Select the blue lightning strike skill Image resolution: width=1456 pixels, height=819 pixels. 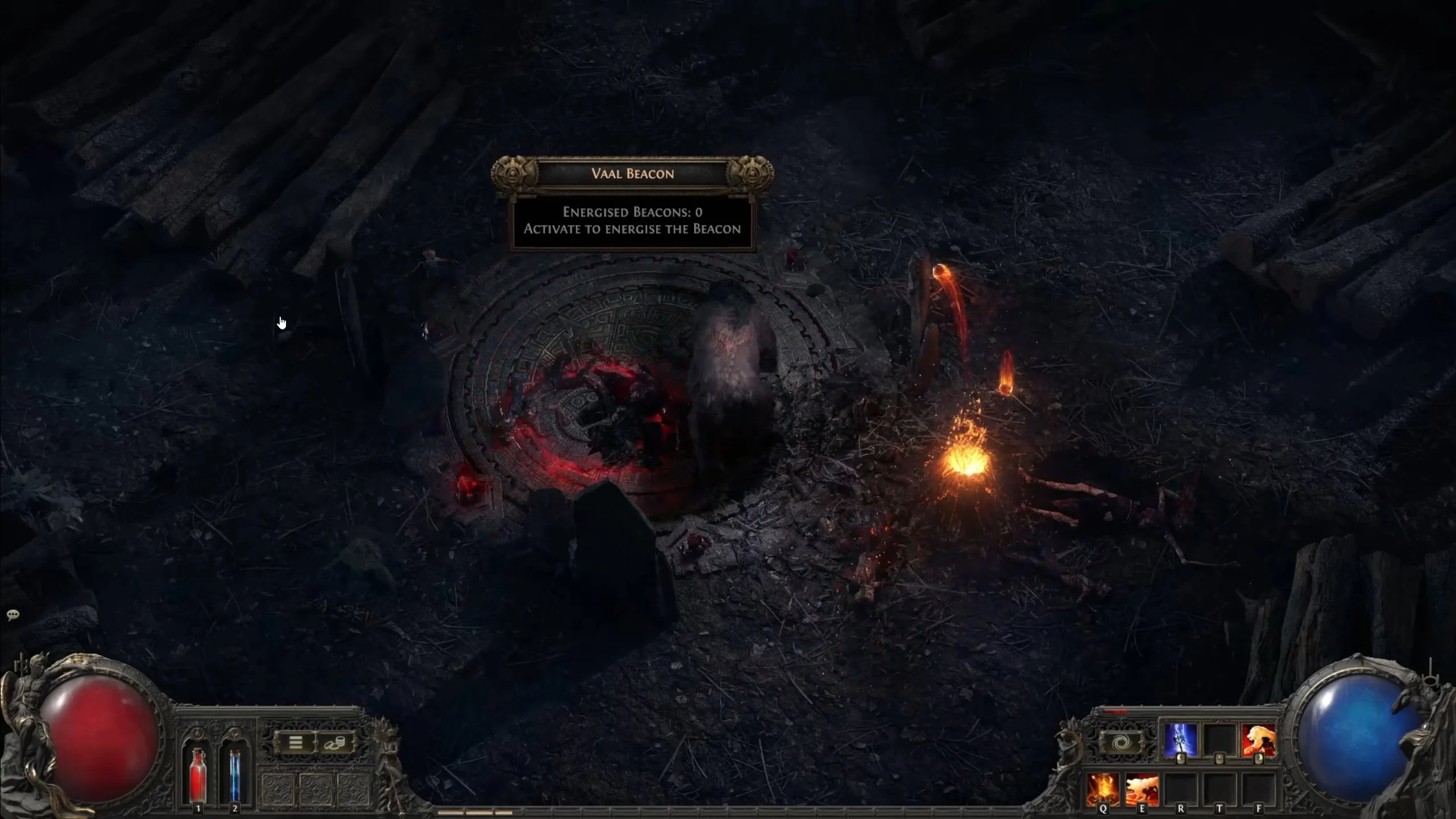(x=1180, y=740)
